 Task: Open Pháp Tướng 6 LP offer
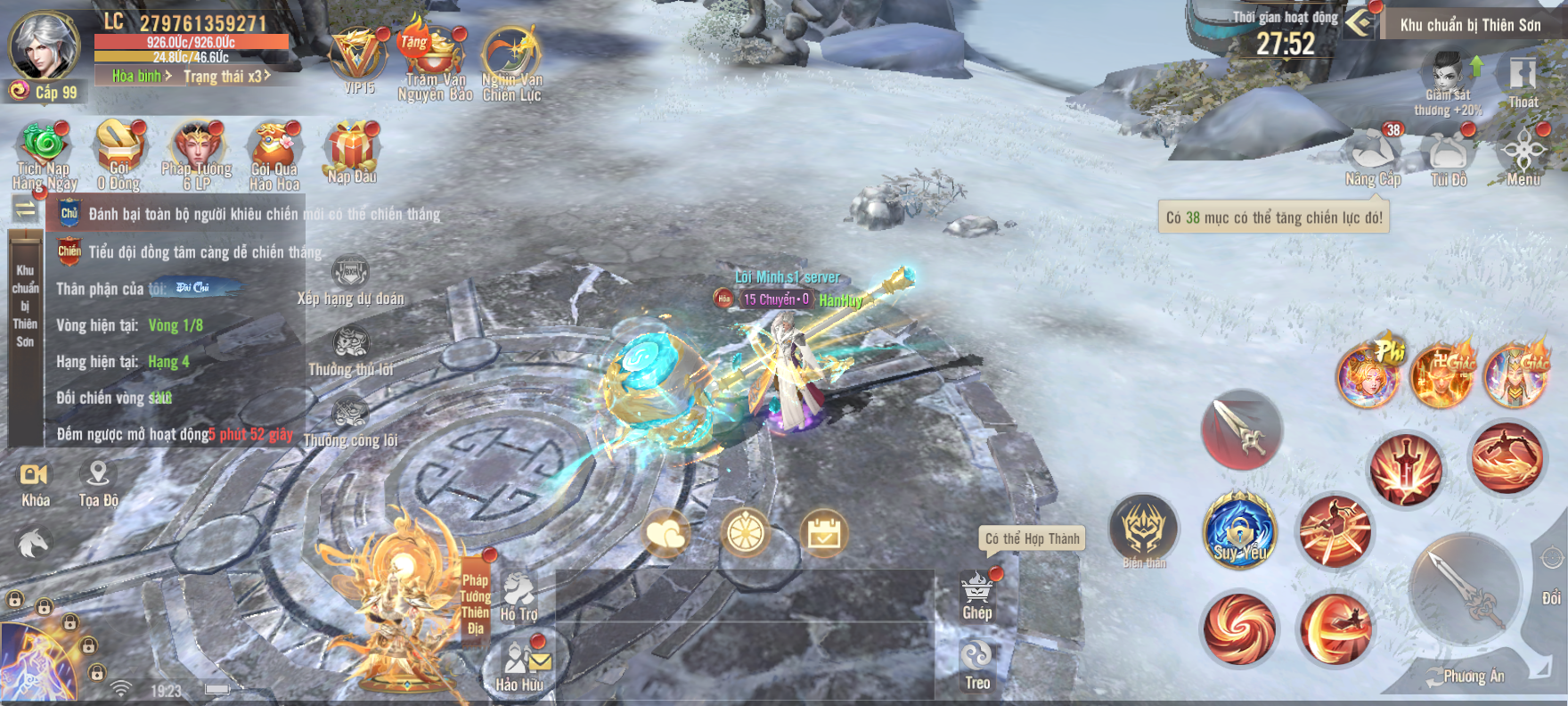pyautogui.click(x=197, y=152)
